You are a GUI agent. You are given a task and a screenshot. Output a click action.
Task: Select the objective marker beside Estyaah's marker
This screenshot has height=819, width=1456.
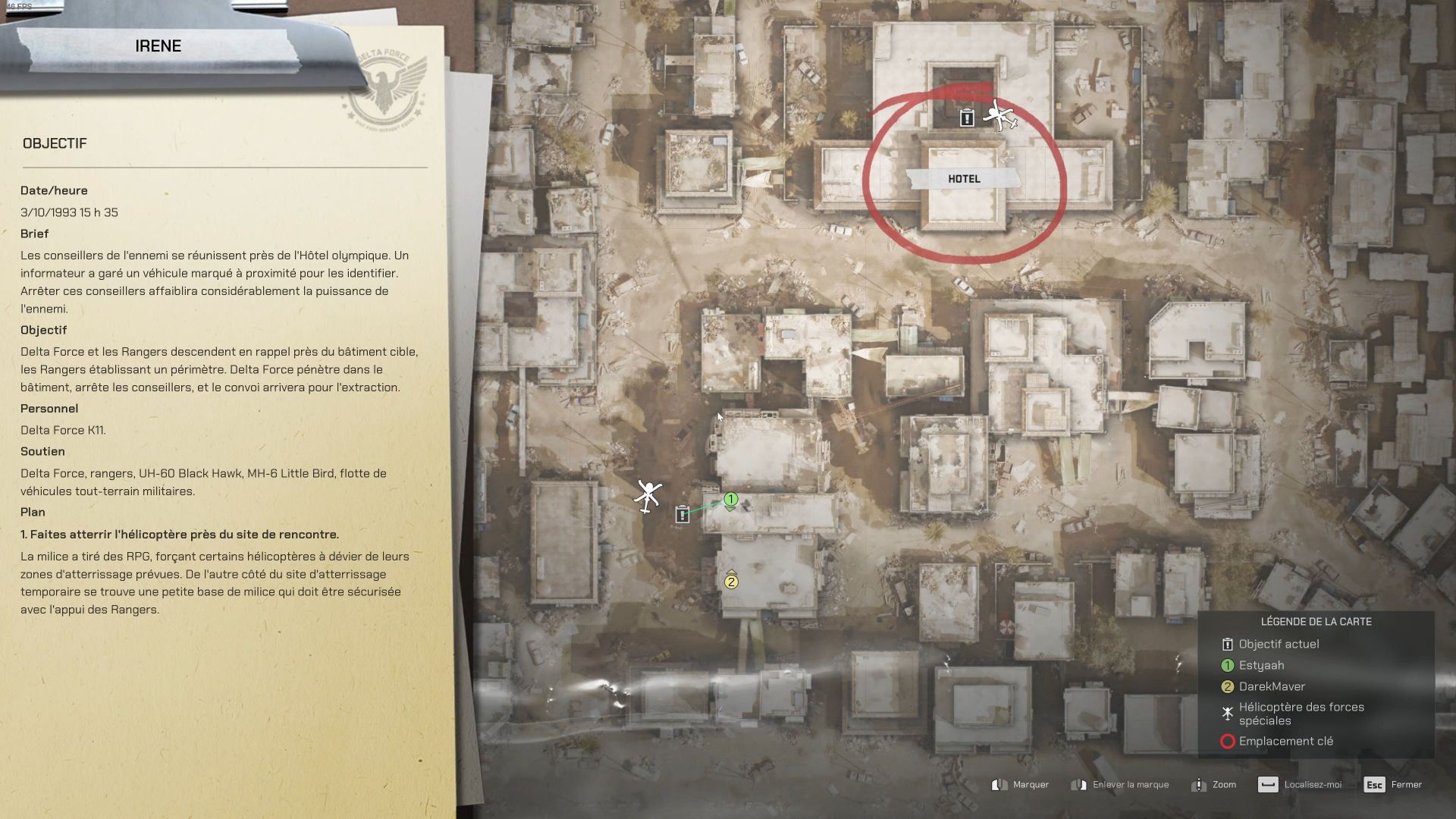pyautogui.click(x=682, y=514)
